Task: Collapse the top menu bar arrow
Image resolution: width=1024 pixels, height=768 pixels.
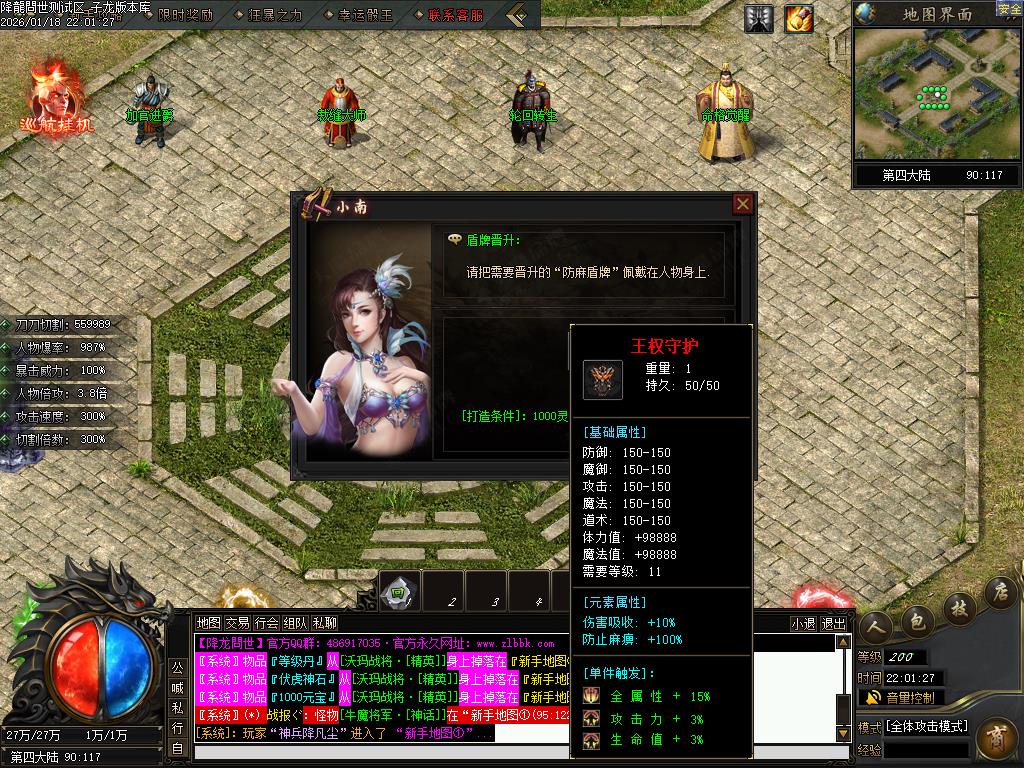Action: click(517, 15)
